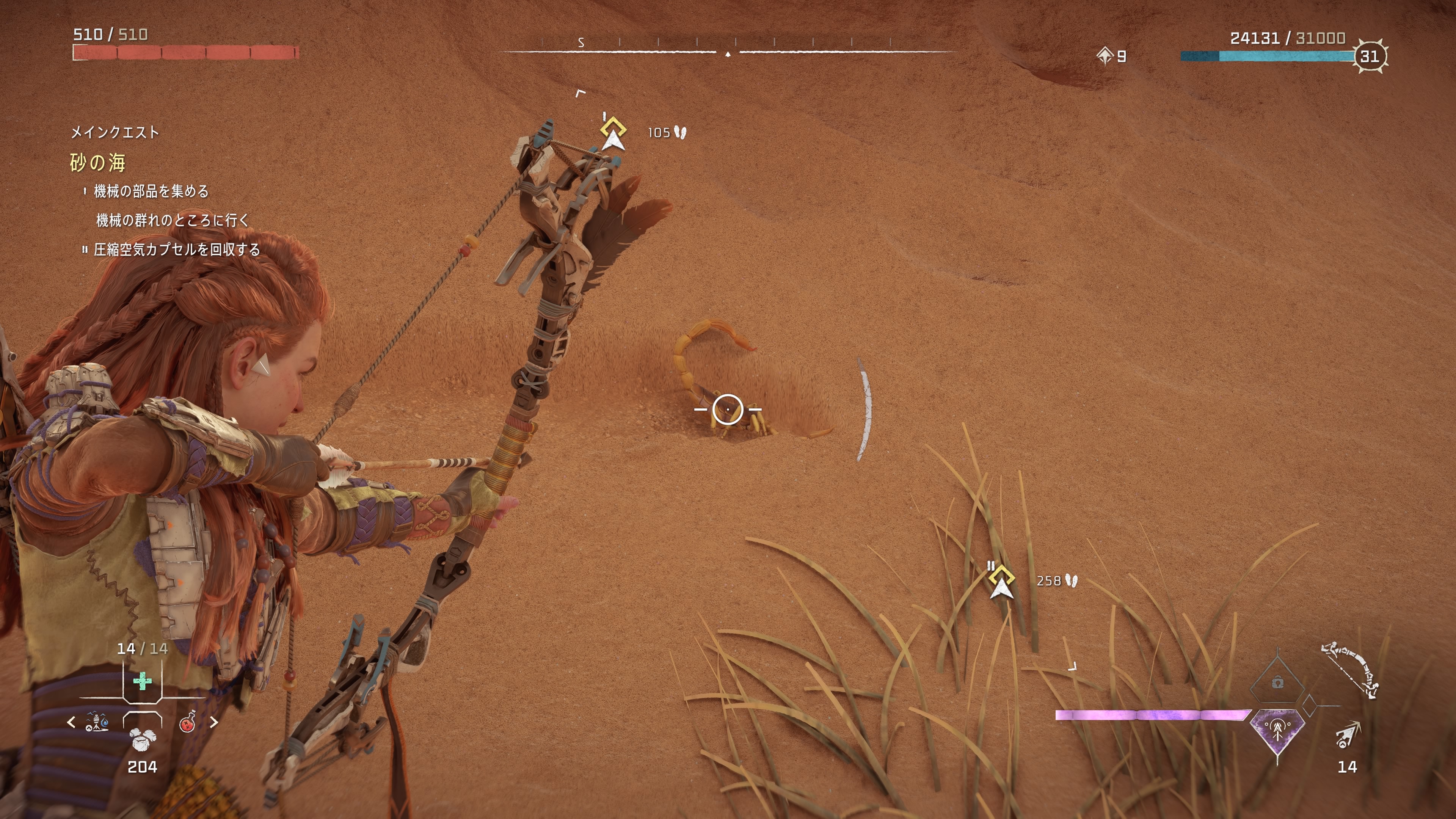Viewport: 1456px width, 819px height.
Task: Select the red potion flask
Action: [x=188, y=722]
